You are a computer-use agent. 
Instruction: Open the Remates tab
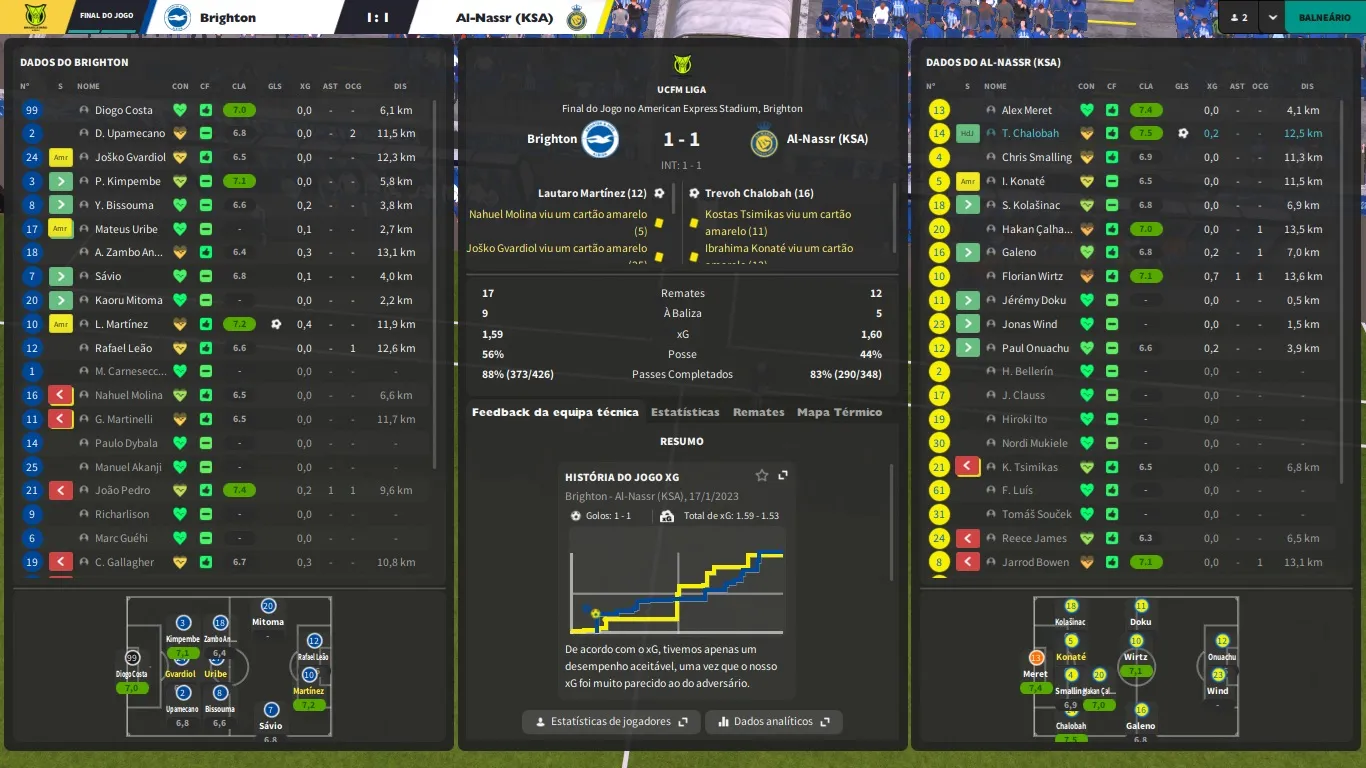coord(758,412)
